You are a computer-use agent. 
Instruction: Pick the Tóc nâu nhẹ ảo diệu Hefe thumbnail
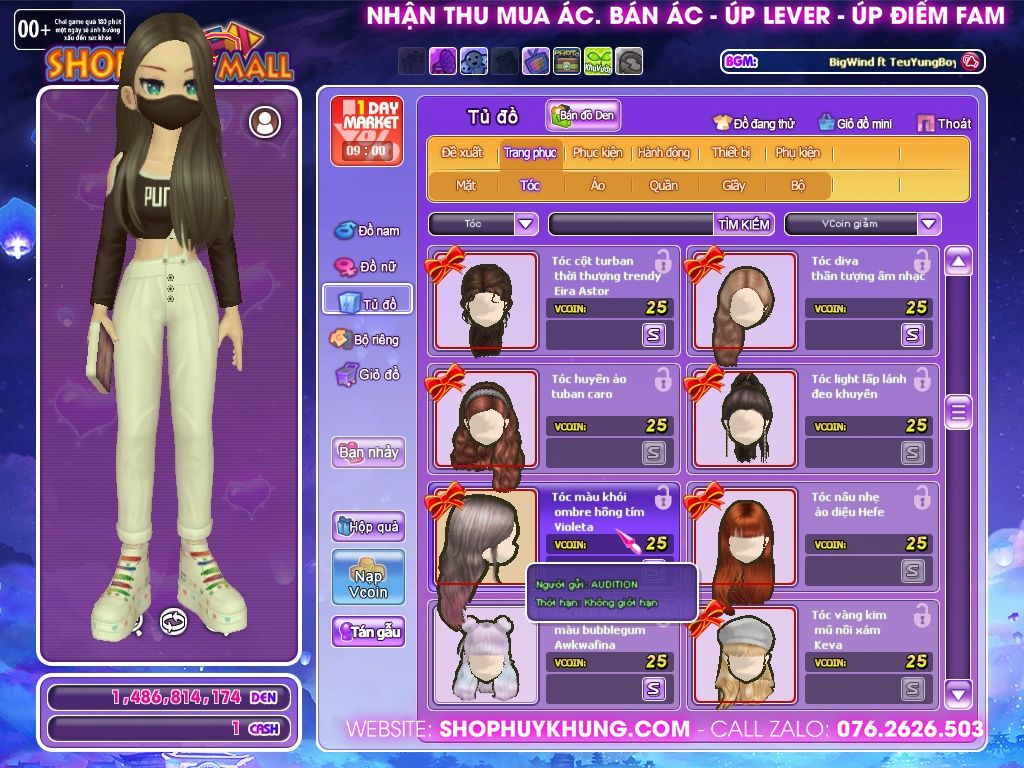point(741,536)
